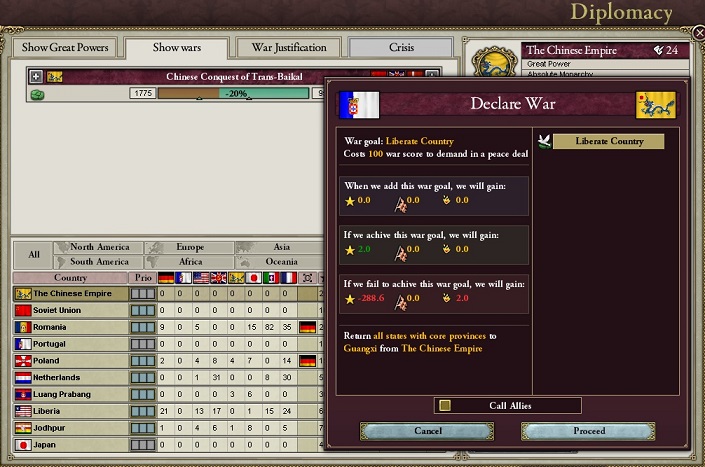
Task: Filter country list to North America
Action: point(100,247)
